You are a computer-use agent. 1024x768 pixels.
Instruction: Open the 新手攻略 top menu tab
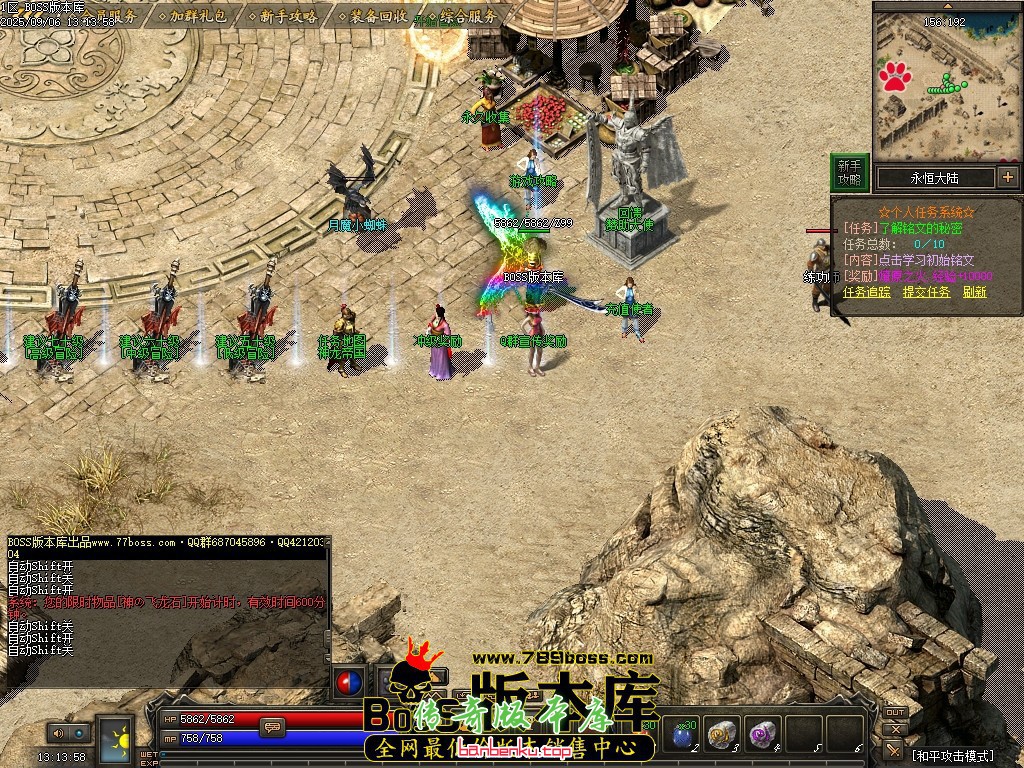click(287, 16)
